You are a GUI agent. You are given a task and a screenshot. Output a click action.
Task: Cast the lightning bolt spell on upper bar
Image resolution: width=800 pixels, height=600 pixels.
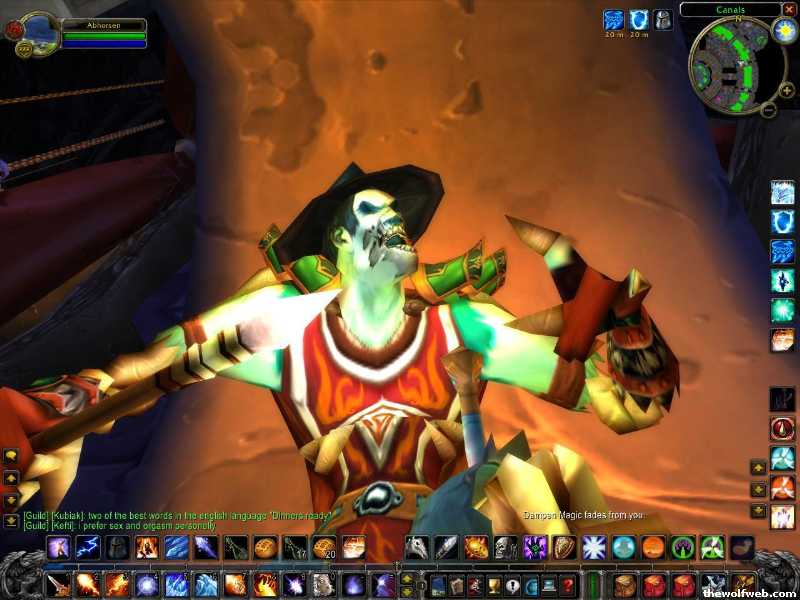pos(90,547)
